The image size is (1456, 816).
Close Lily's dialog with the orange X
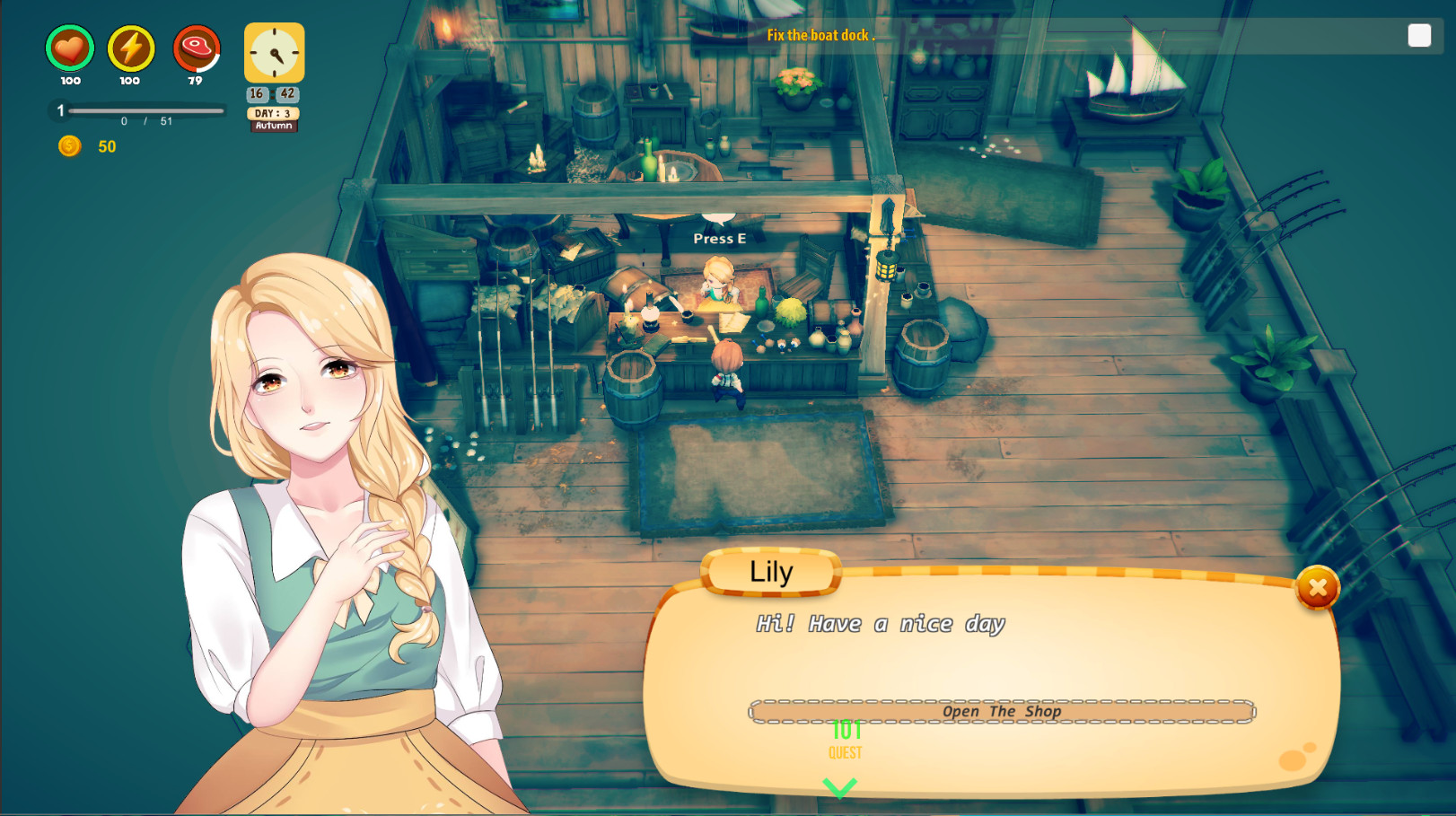click(1316, 586)
